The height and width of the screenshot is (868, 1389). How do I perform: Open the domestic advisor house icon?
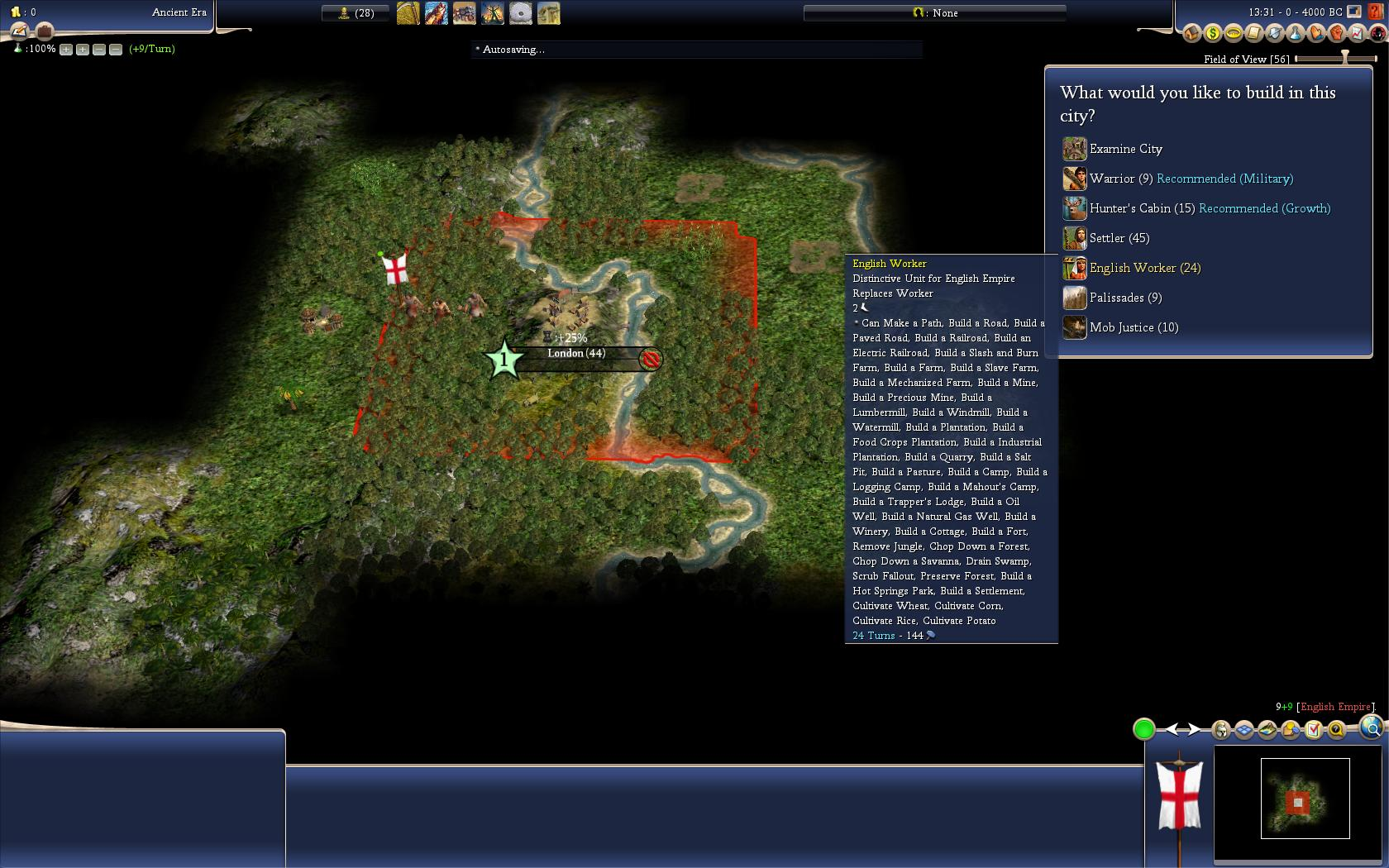tap(1191, 34)
